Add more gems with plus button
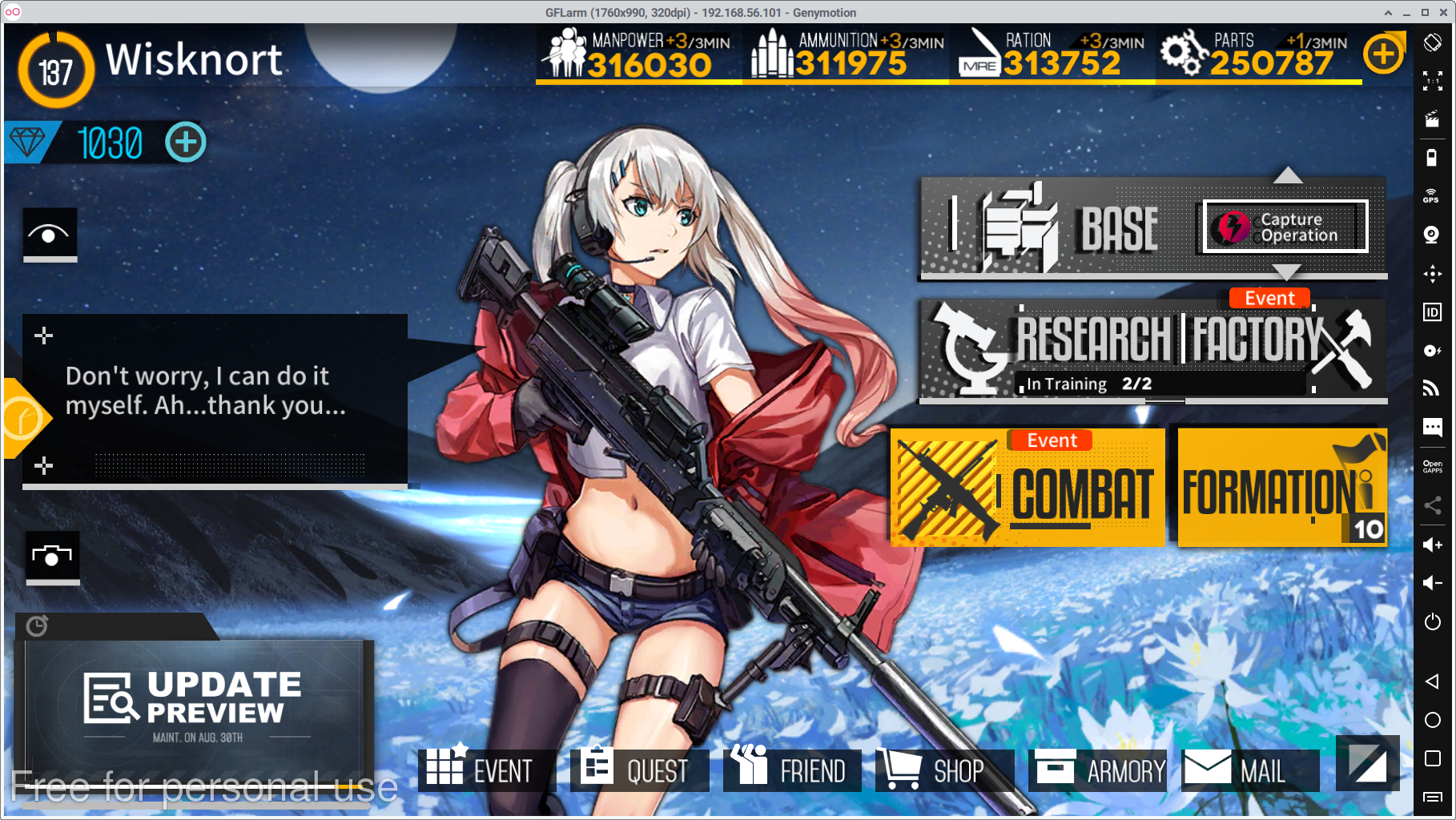Viewport: 1456px width, 820px height. coord(186,143)
